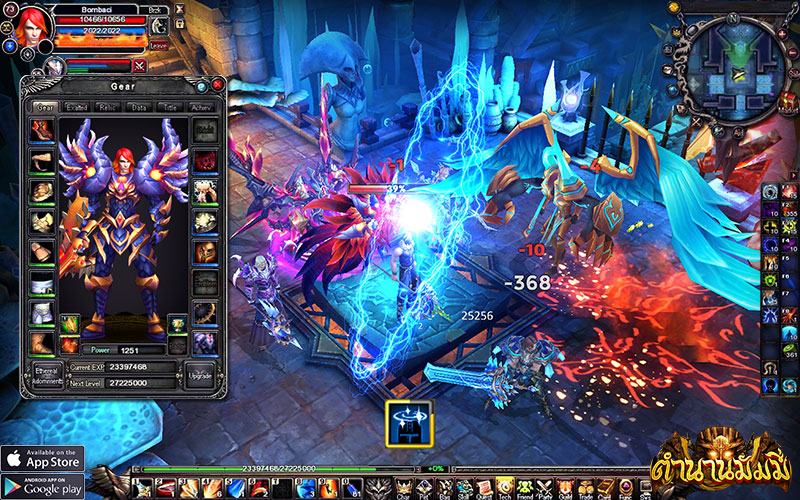
Task: Select the Title tab
Action: coord(170,106)
